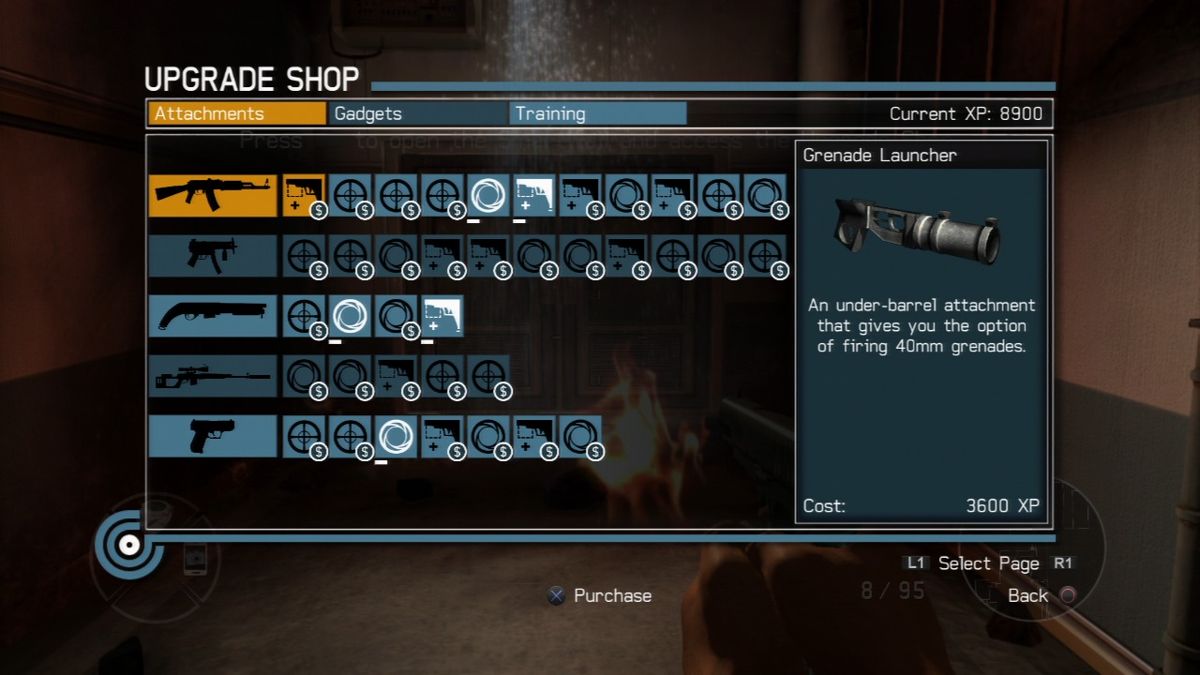Image resolution: width=1200 pixels, height=675 pixels.
Task: Choose the submachine gun weapon row
Action: [212, 256]
